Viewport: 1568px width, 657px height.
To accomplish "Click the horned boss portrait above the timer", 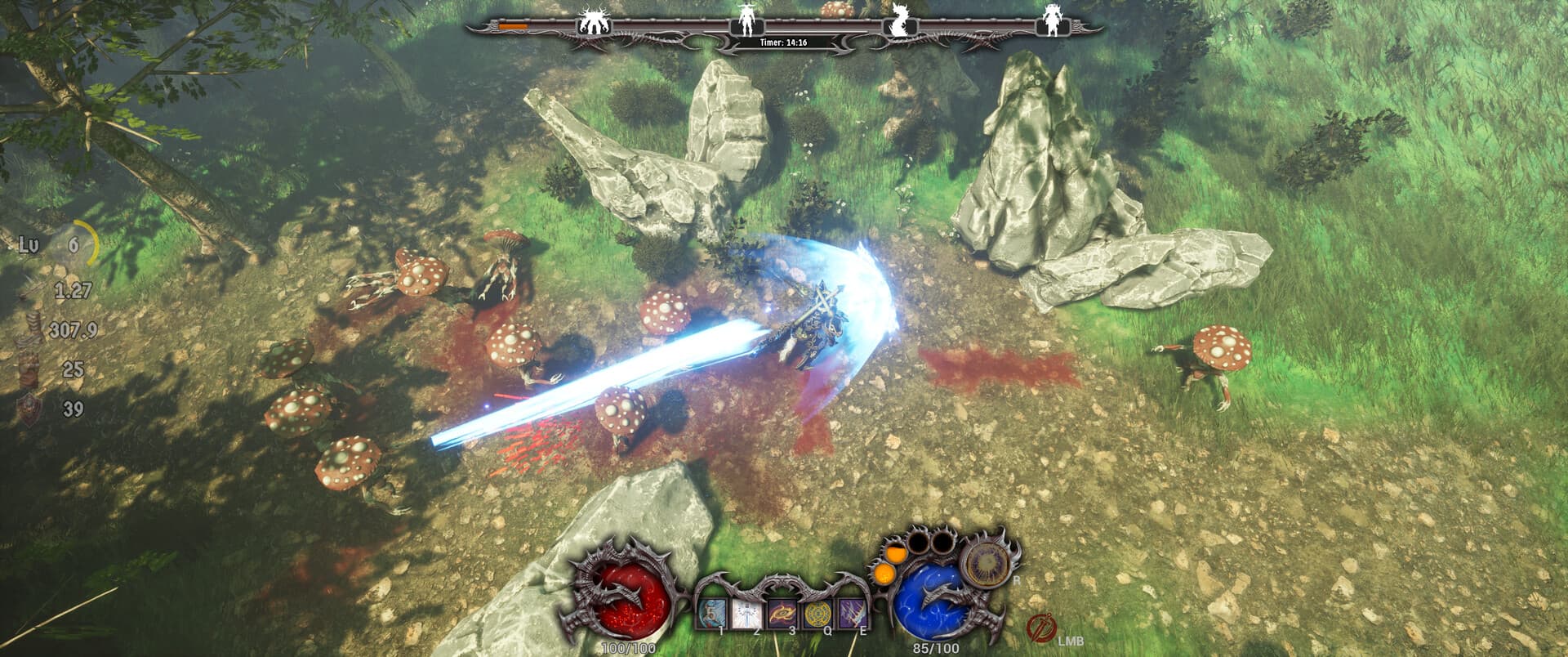I will [748, 19].
